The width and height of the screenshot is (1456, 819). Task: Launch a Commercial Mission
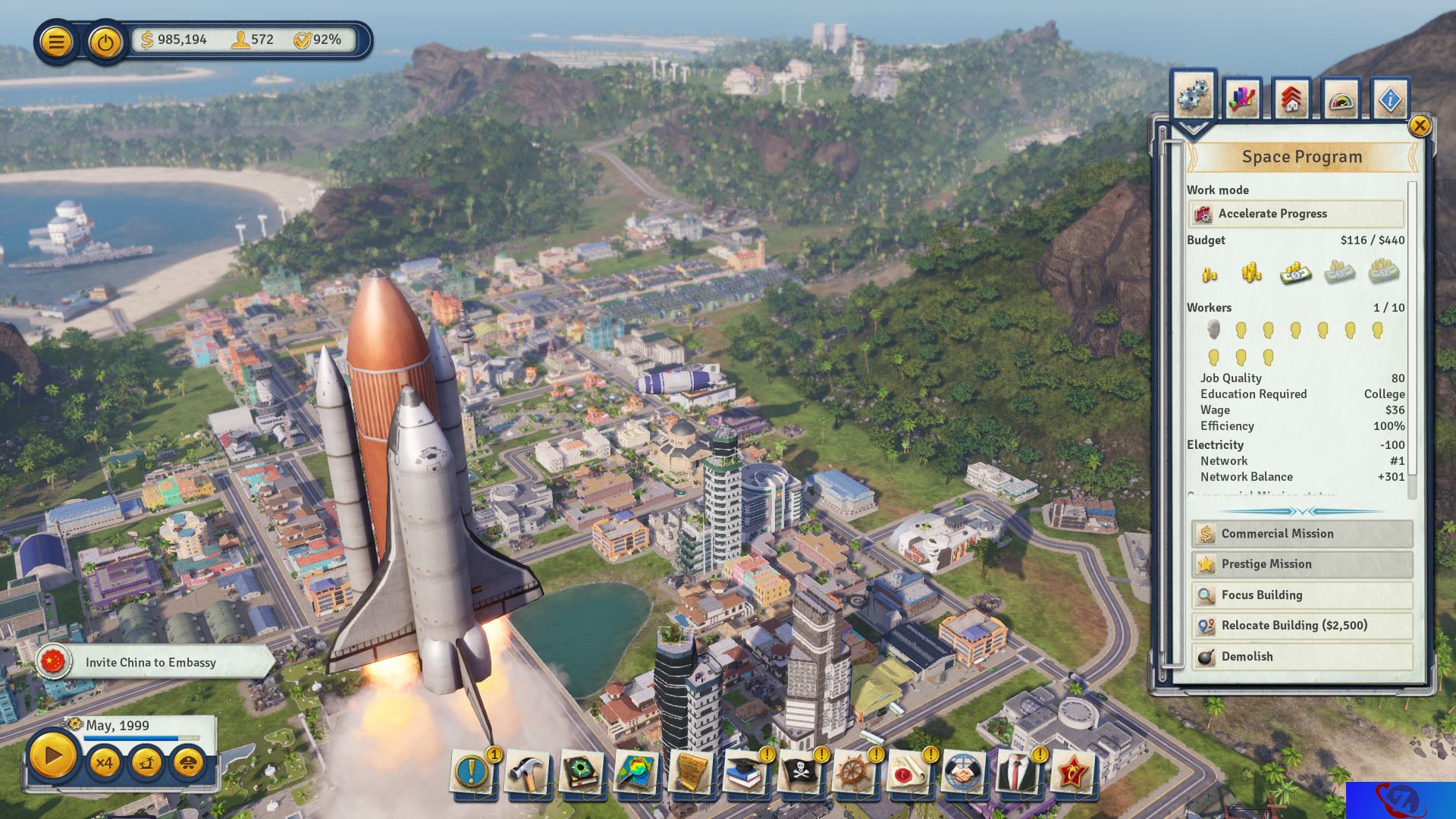click(x=1301, y=534)
